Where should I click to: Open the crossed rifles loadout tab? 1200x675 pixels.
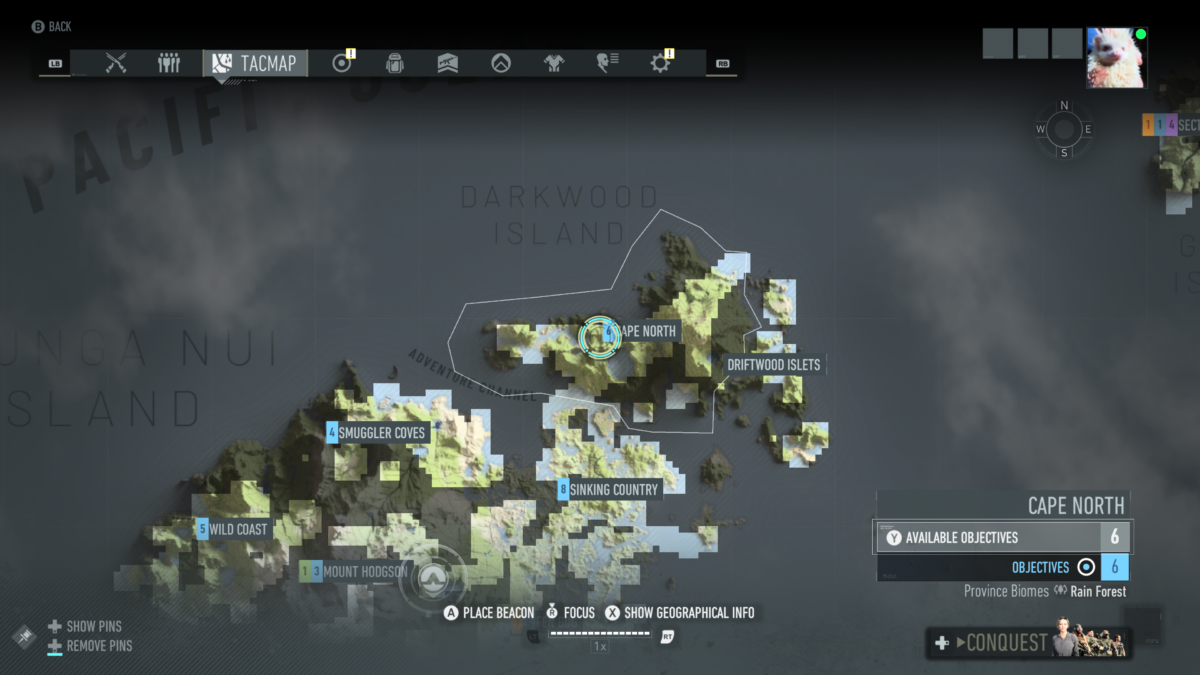[x=116, y=63]
